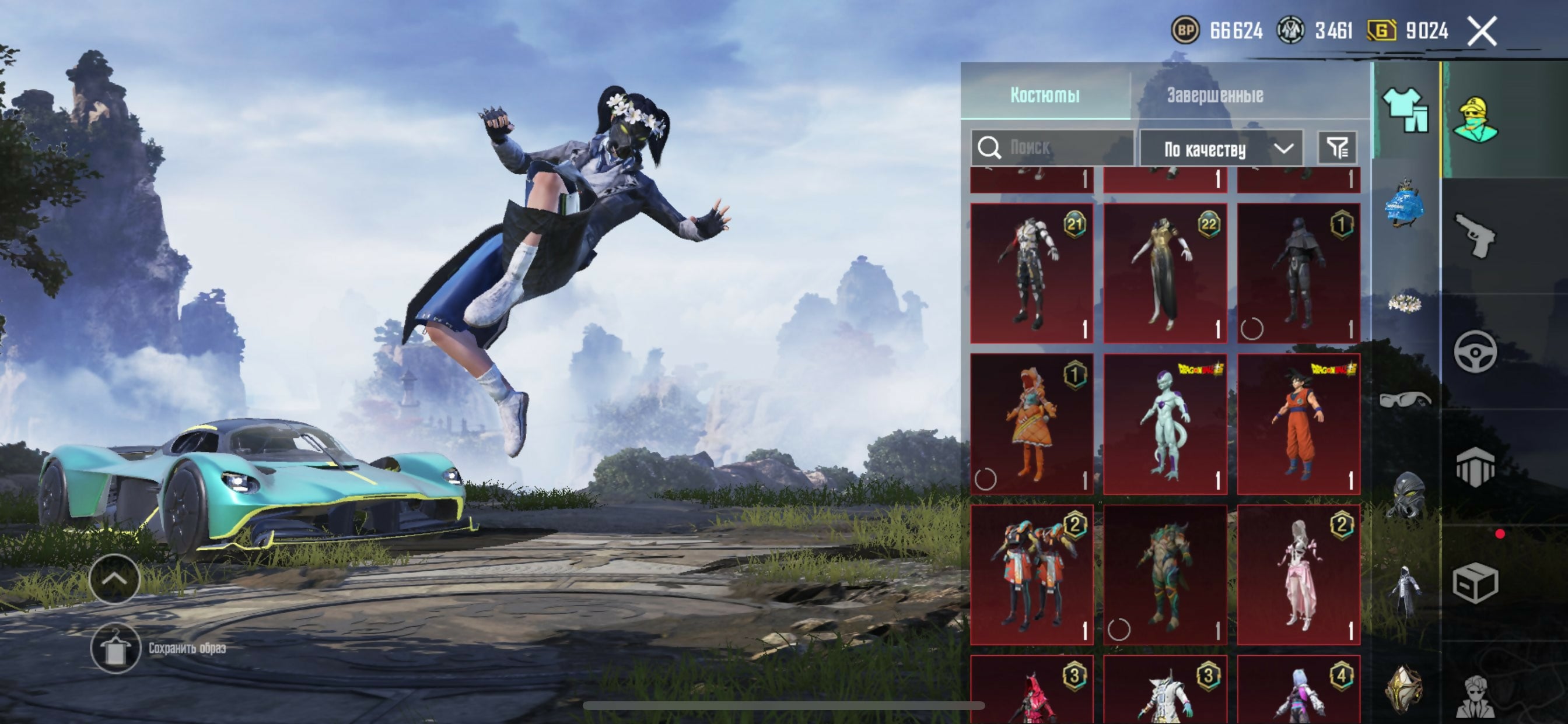Switch to the Костюмы tab

[1045, 95]
